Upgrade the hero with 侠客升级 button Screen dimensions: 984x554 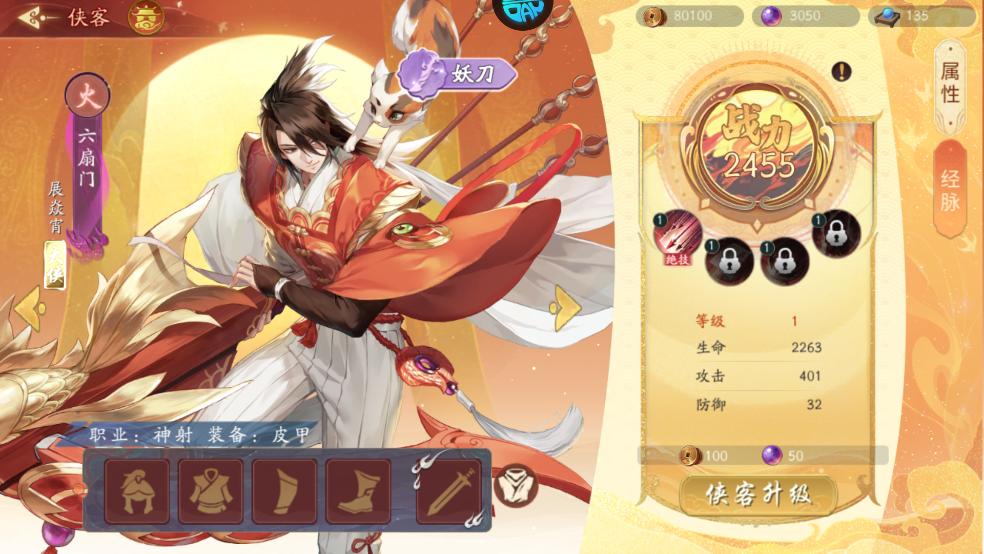(757, 494)
